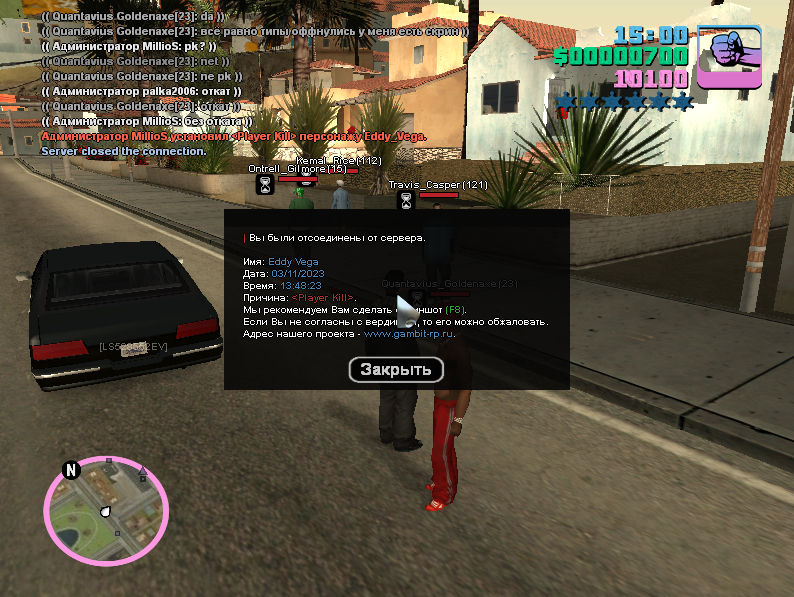Select the fist weapon icon

729,58
